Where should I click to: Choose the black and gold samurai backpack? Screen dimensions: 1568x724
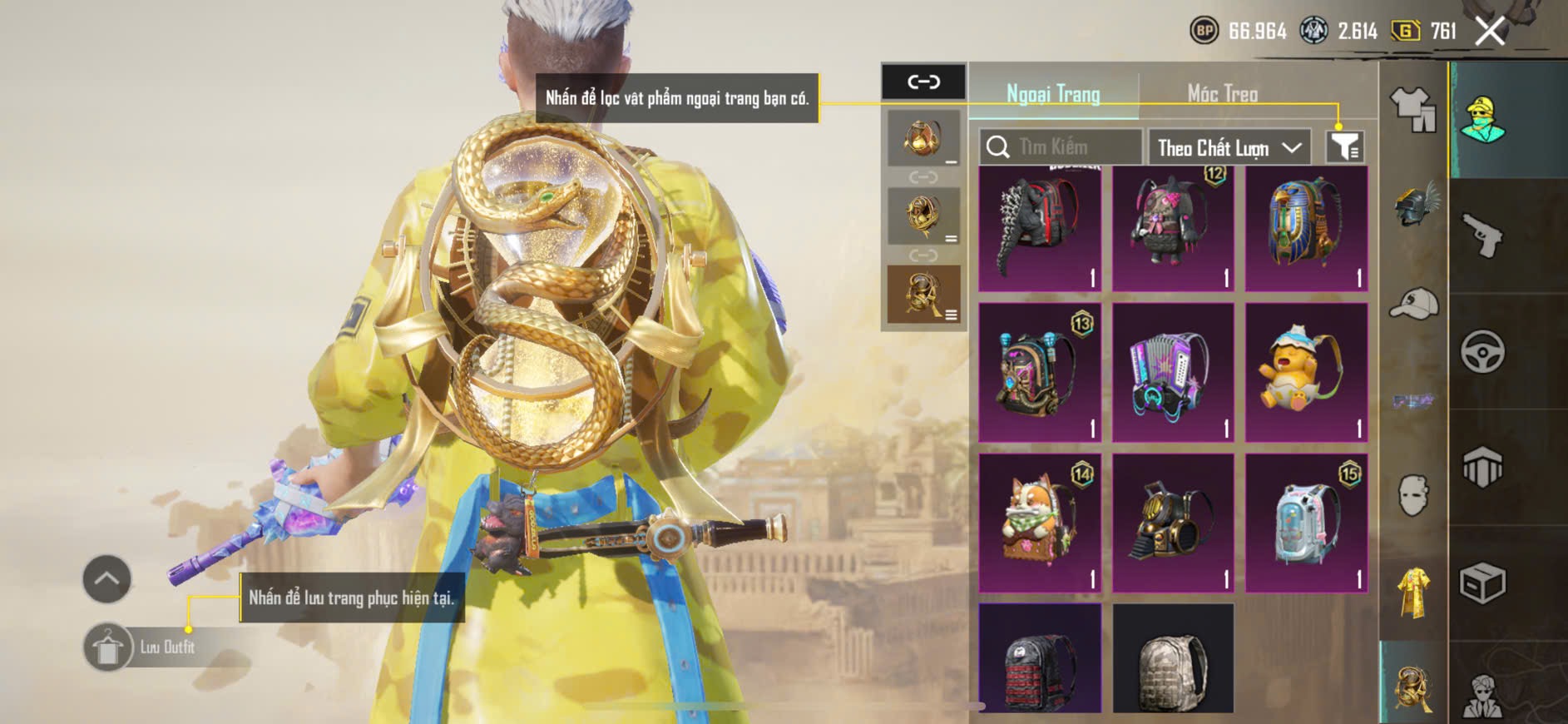1173,523
